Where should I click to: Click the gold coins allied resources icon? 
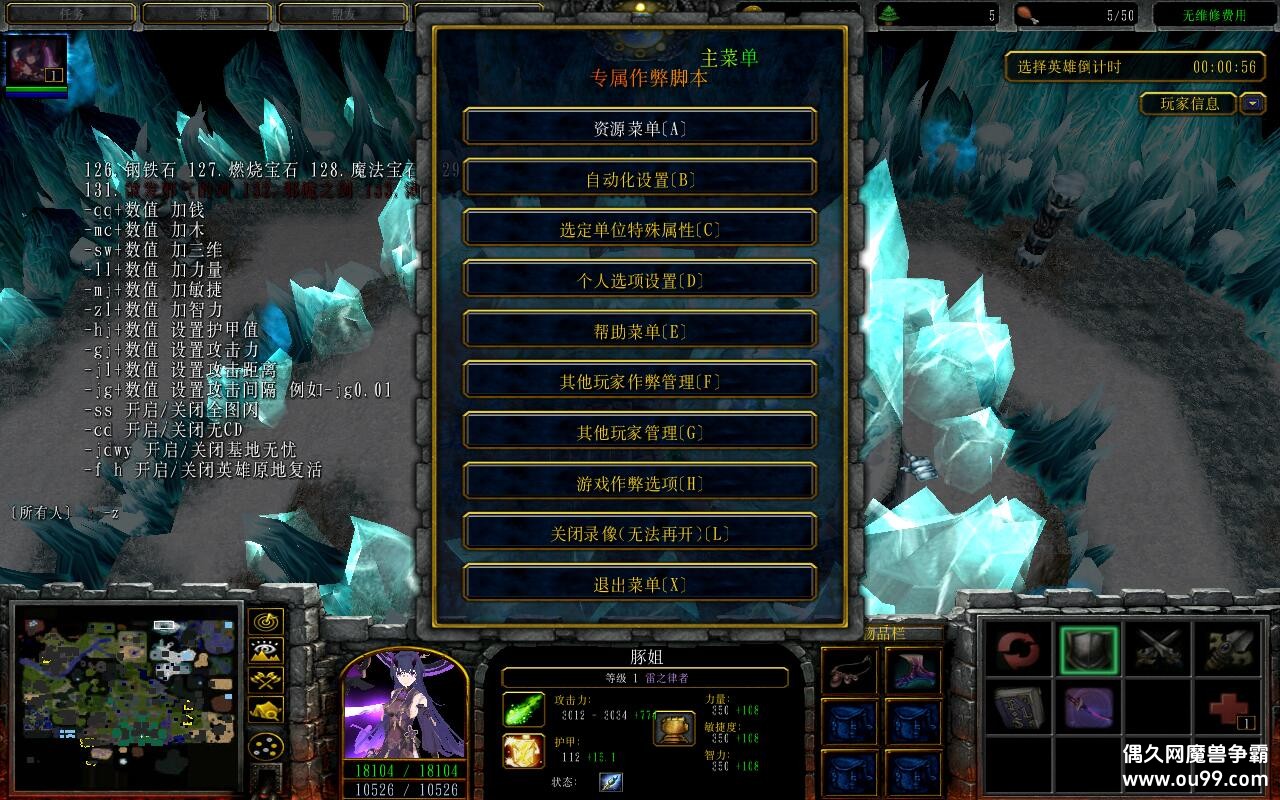pos(265,746)
